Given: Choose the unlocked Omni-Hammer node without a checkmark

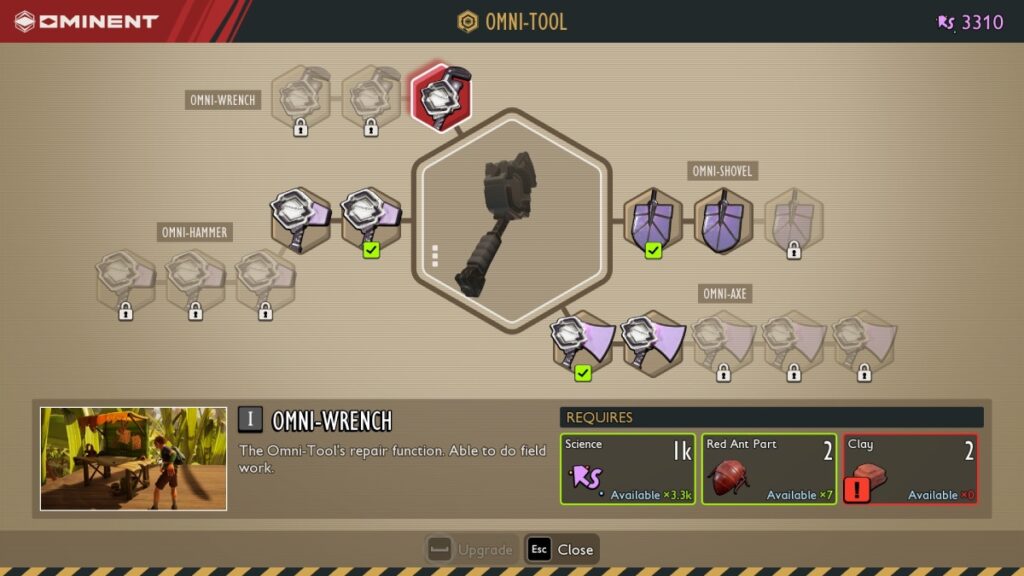Looking at the screenshot, I should pos(300,217).
